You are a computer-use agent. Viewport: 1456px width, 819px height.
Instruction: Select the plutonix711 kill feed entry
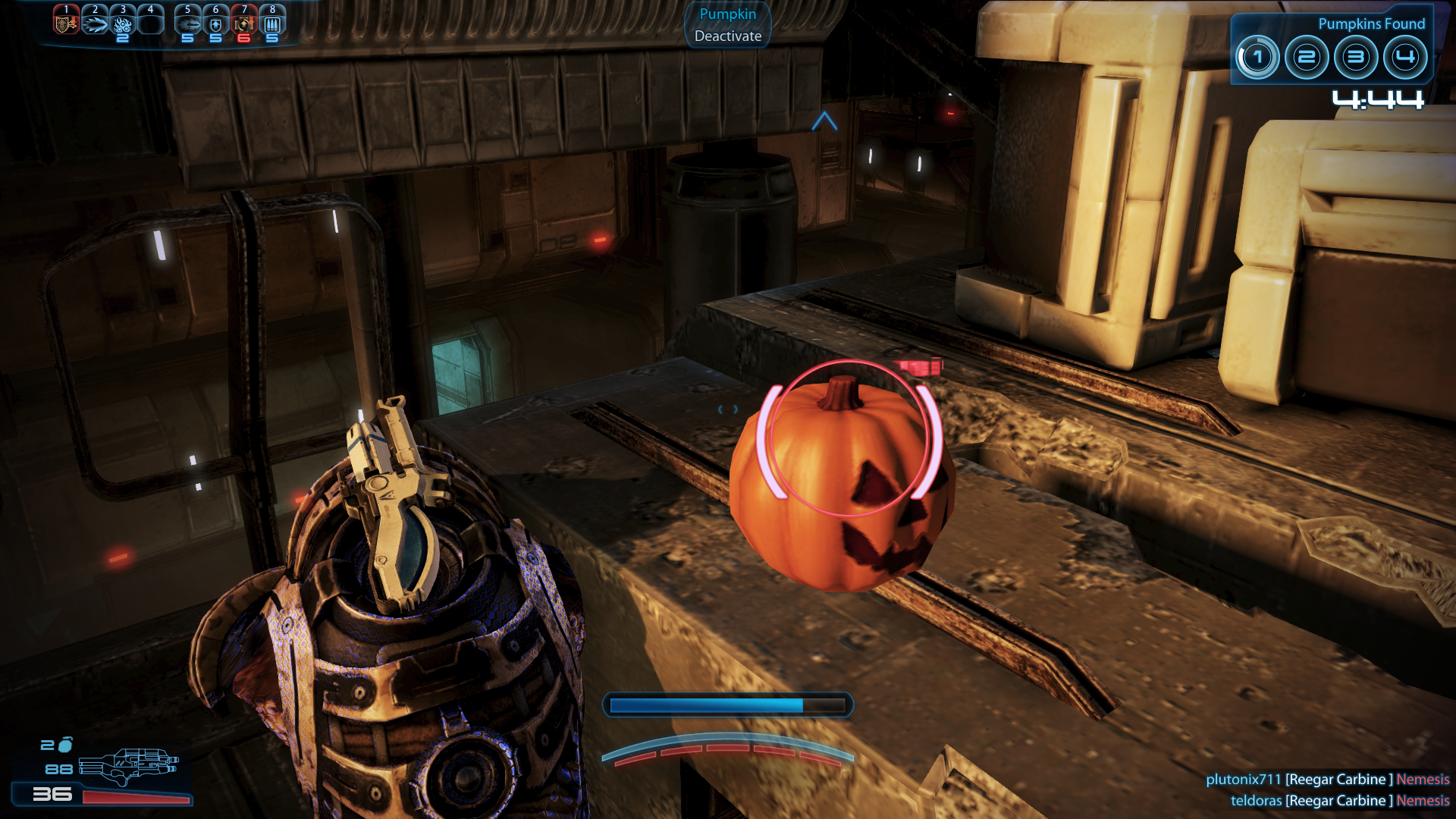pos(1327,780)
